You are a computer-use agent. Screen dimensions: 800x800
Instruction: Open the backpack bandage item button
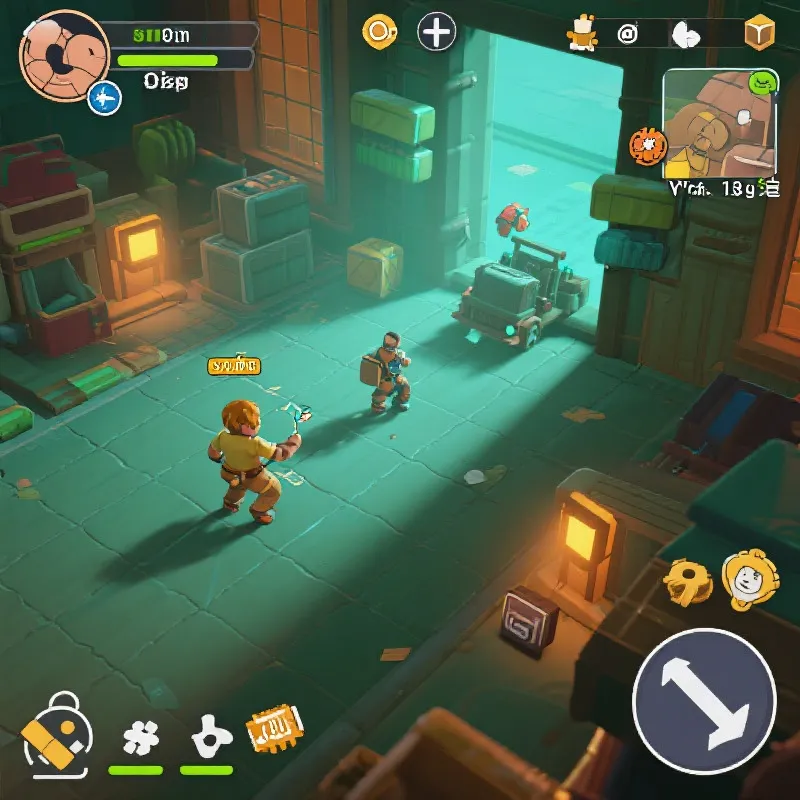[x=58, y=737]
